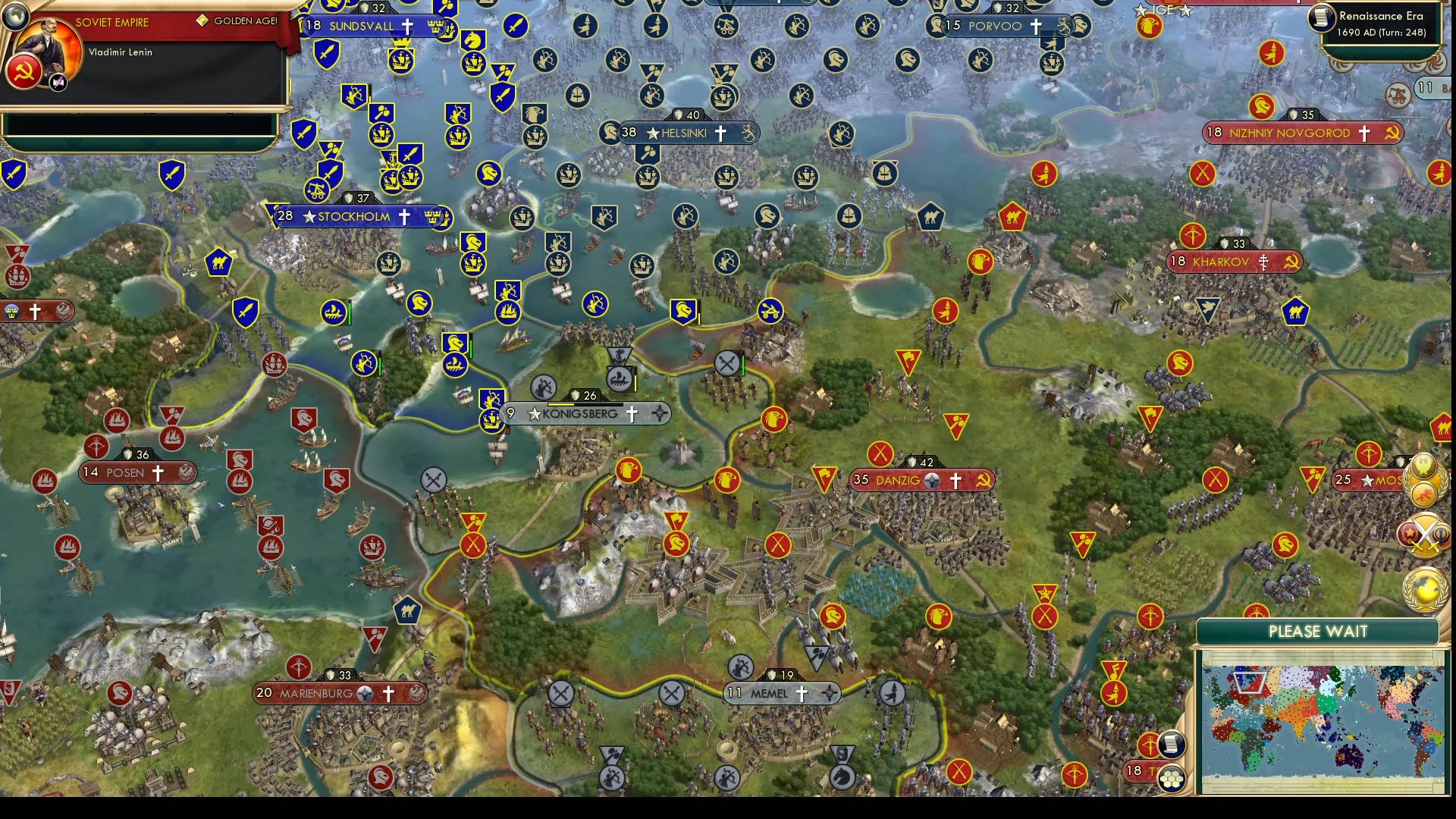
Task: Click the golden globe notification medallion
Action: 1423,588
